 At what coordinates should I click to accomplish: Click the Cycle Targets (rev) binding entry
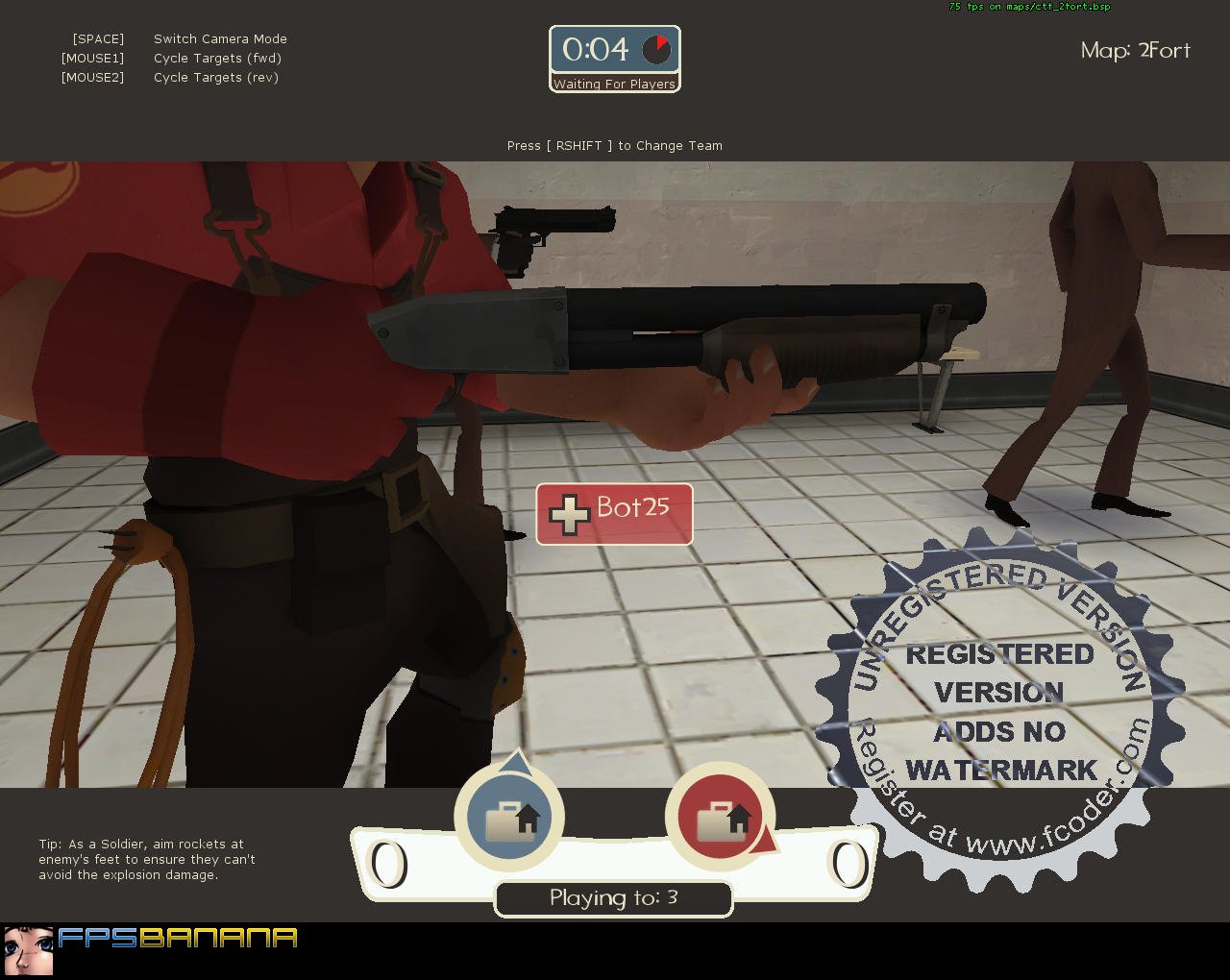[216, 77]
